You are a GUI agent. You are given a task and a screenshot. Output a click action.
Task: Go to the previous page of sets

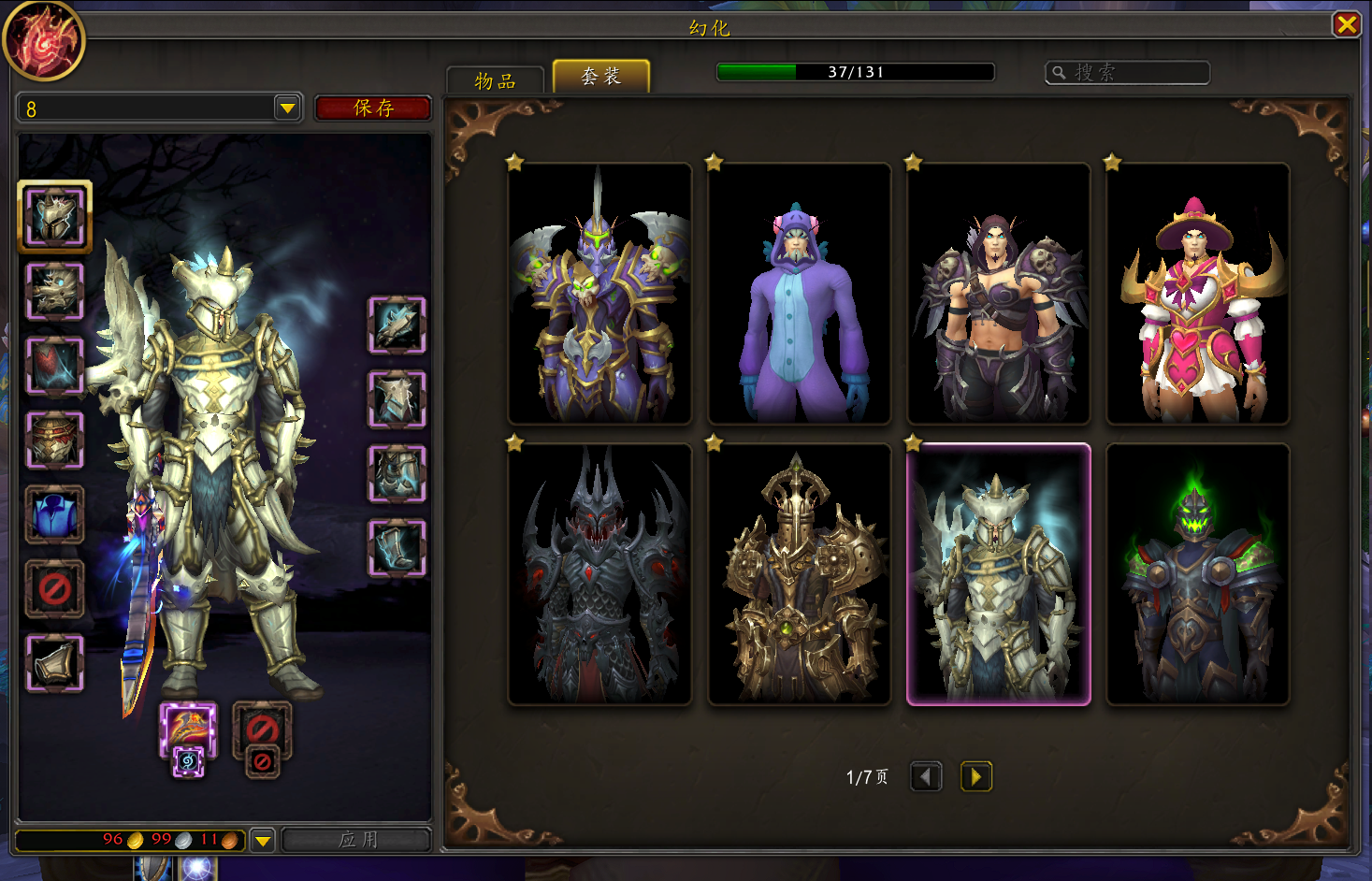pos(926,776)
